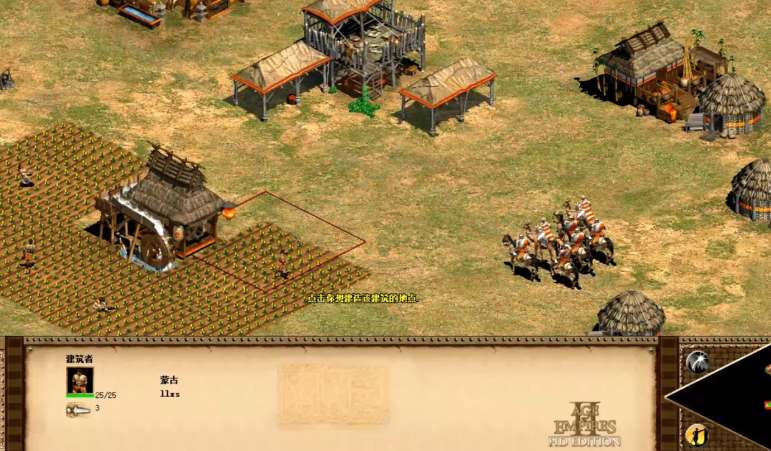
Task: Activate the flare signal button beside minimap
Action: coord(696,361)
